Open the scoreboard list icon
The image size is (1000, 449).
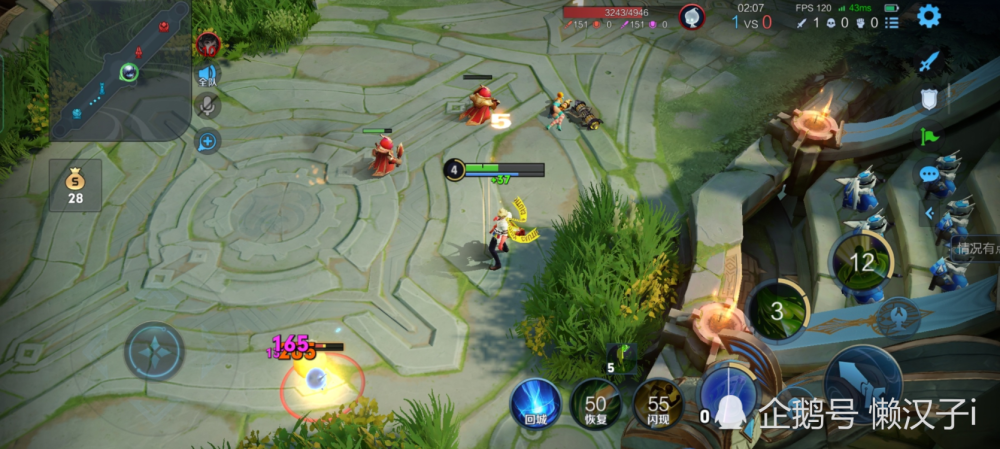coord(892,22)
